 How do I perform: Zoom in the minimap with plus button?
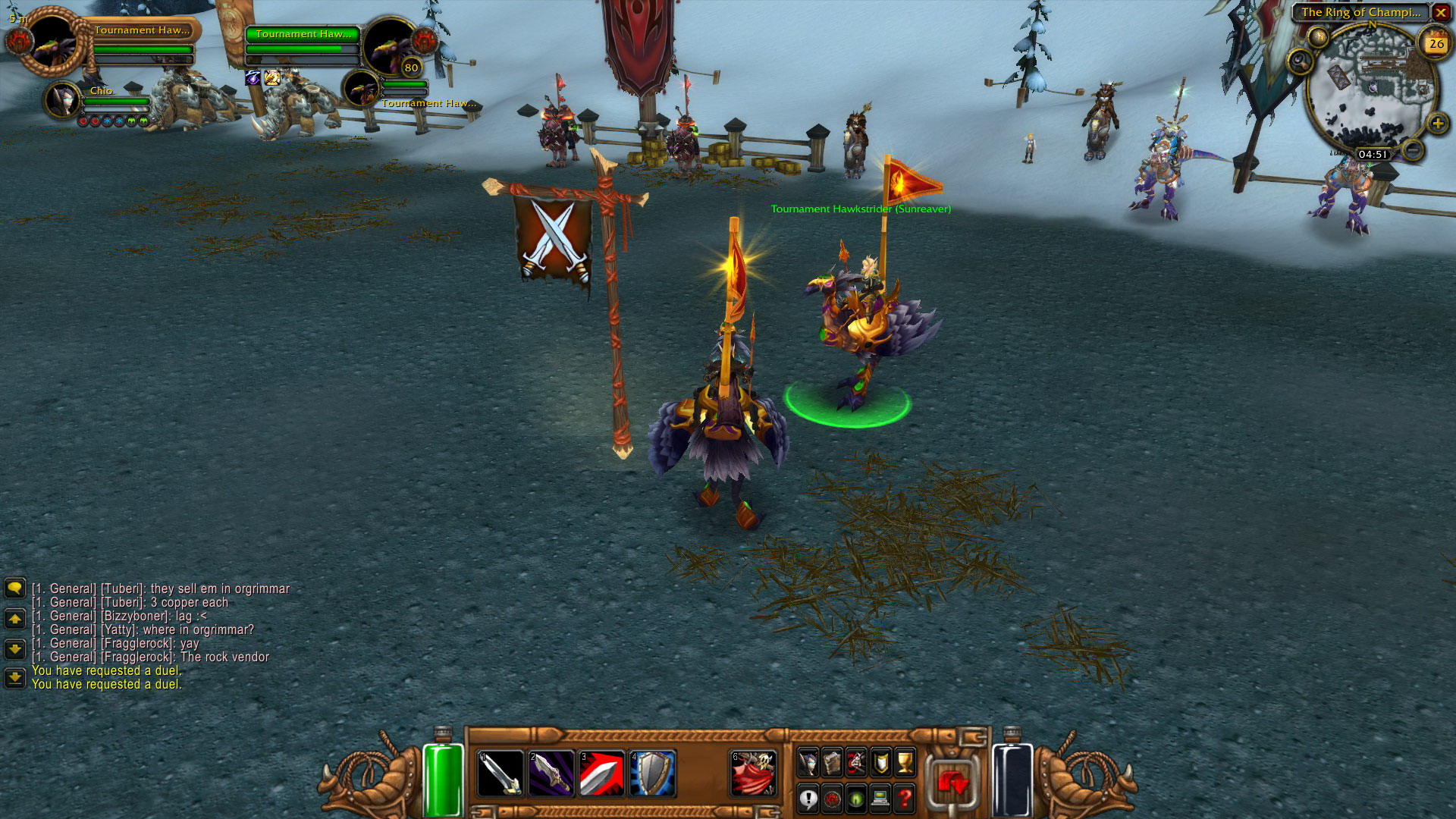click(1437, 123)
